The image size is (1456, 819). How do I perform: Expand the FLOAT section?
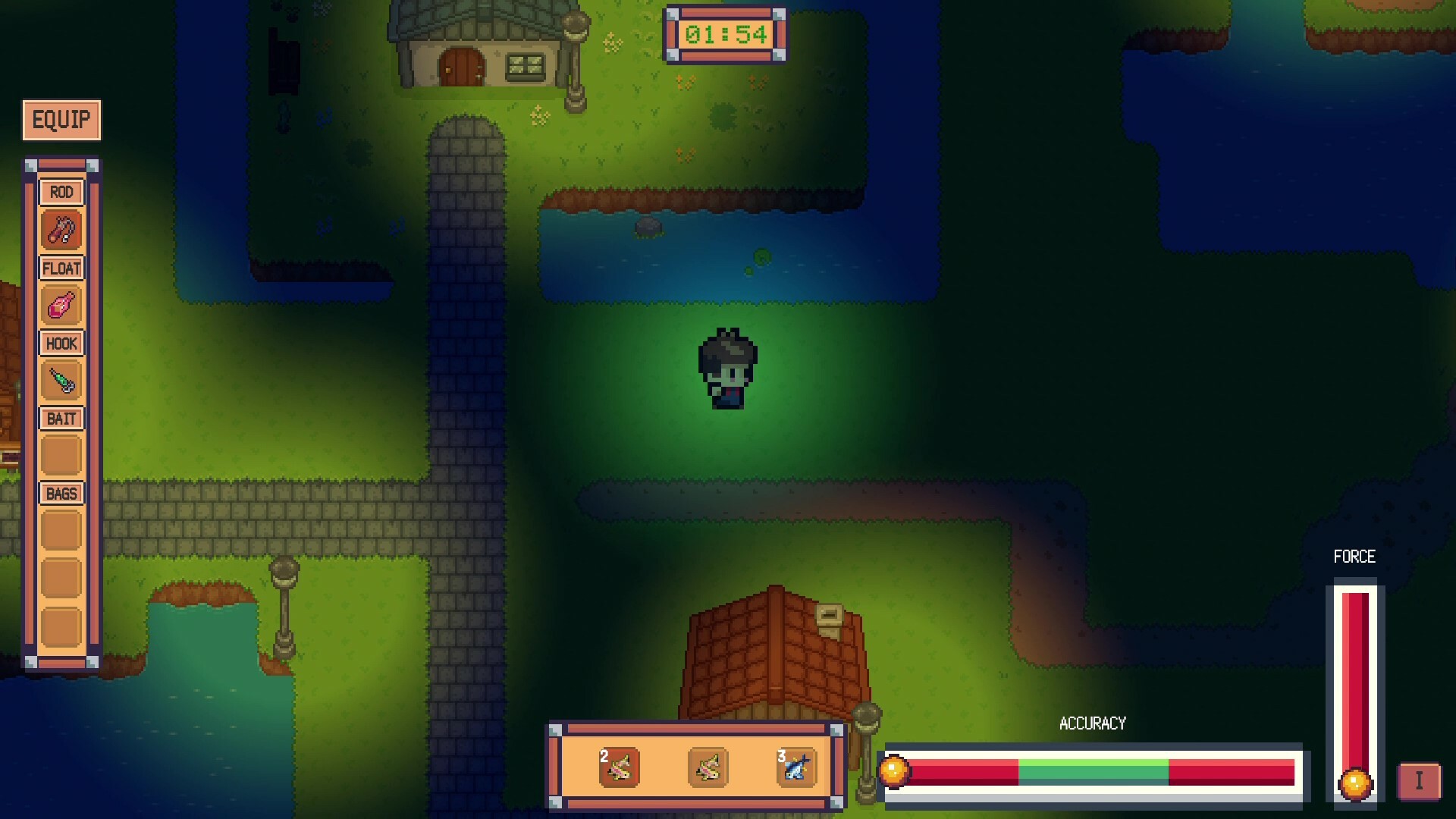coord(61,267)
